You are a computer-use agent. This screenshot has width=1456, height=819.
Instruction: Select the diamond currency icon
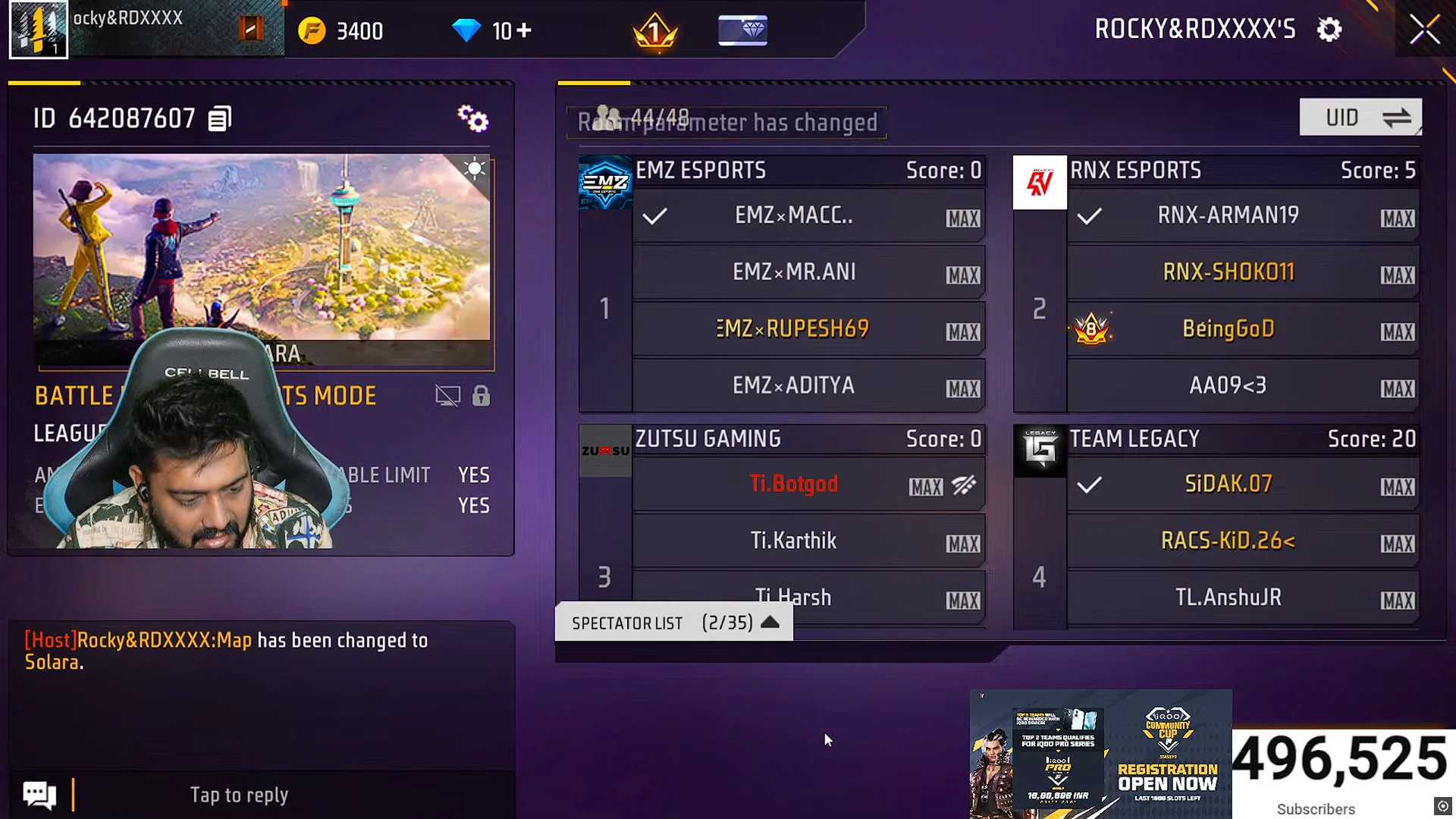pos(468,30)
